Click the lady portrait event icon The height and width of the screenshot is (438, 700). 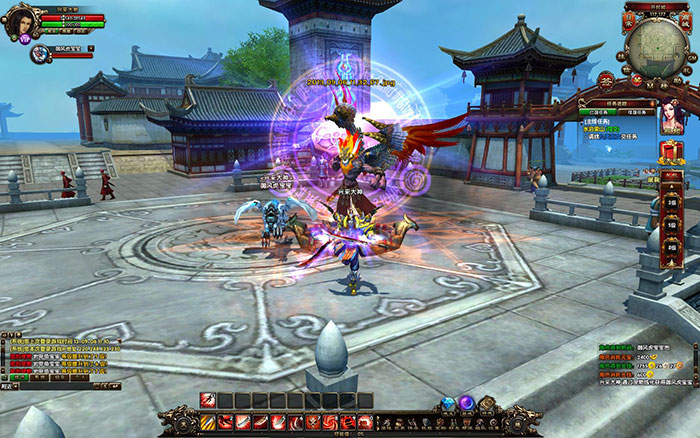pos(670,118)
